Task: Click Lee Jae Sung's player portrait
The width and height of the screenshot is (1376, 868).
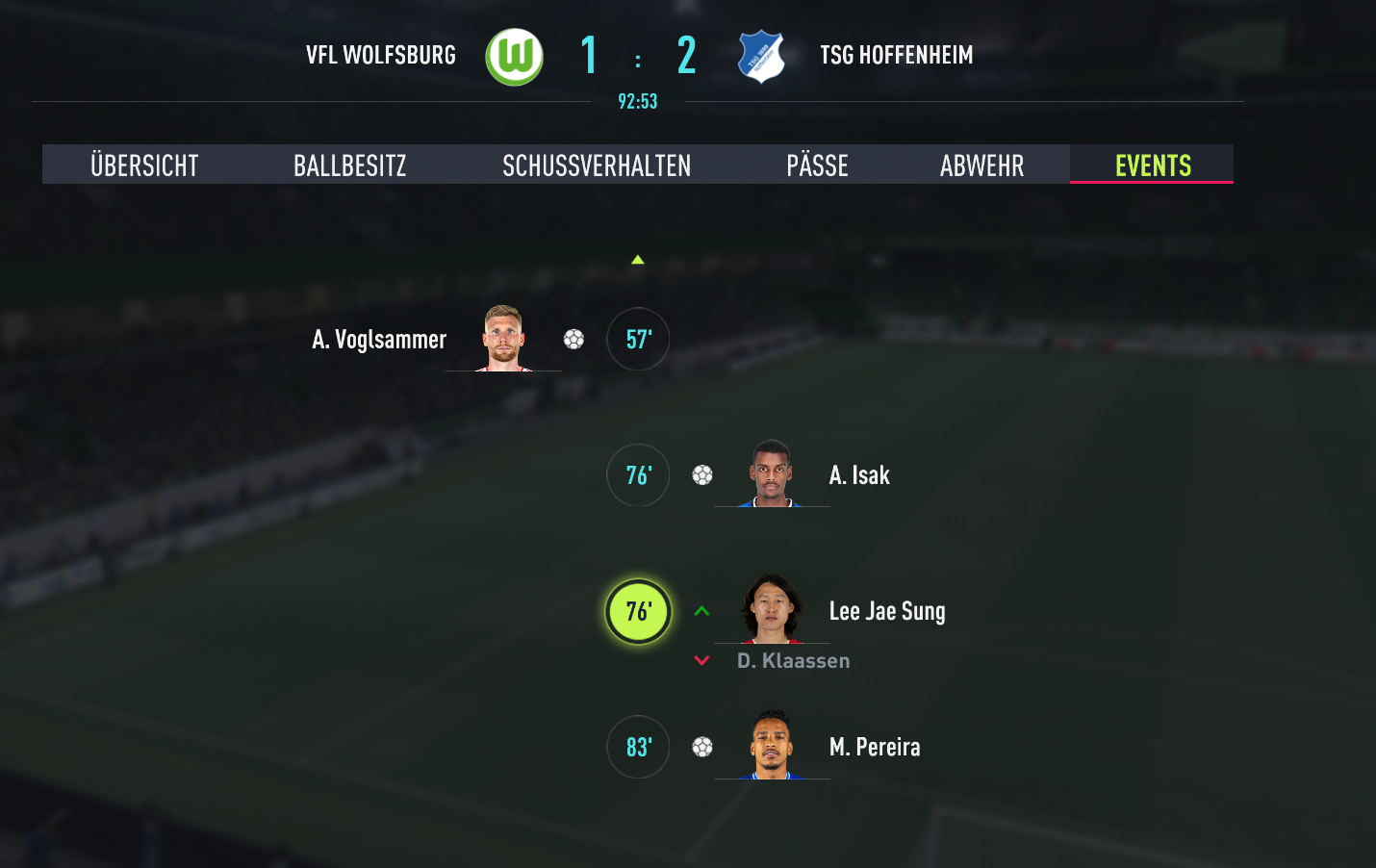Action: coord(771,609)
